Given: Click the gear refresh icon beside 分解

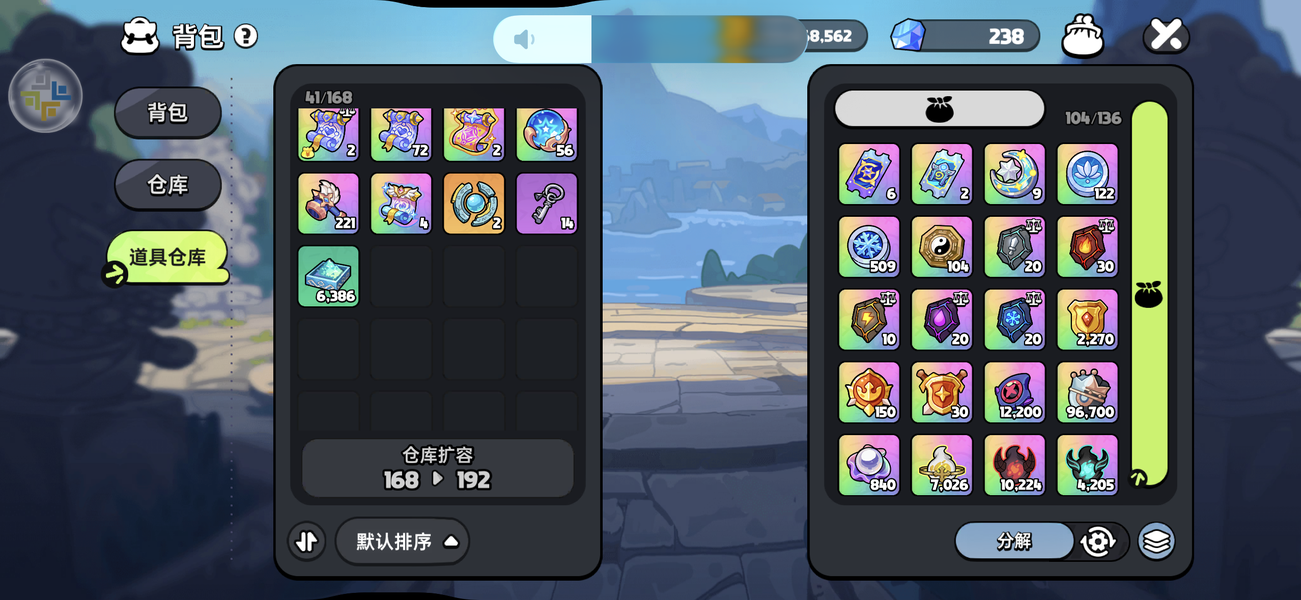Looking at the screenshot, I should tap(1098, 541).
